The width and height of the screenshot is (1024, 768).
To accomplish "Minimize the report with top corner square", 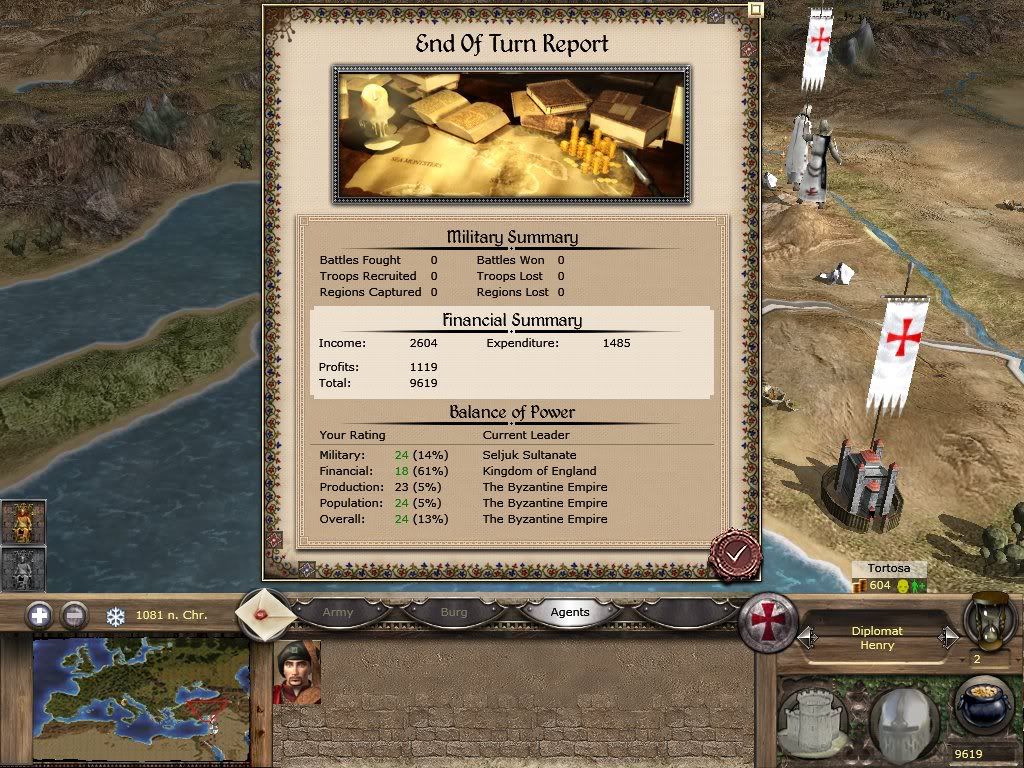I will pos(756,9).
